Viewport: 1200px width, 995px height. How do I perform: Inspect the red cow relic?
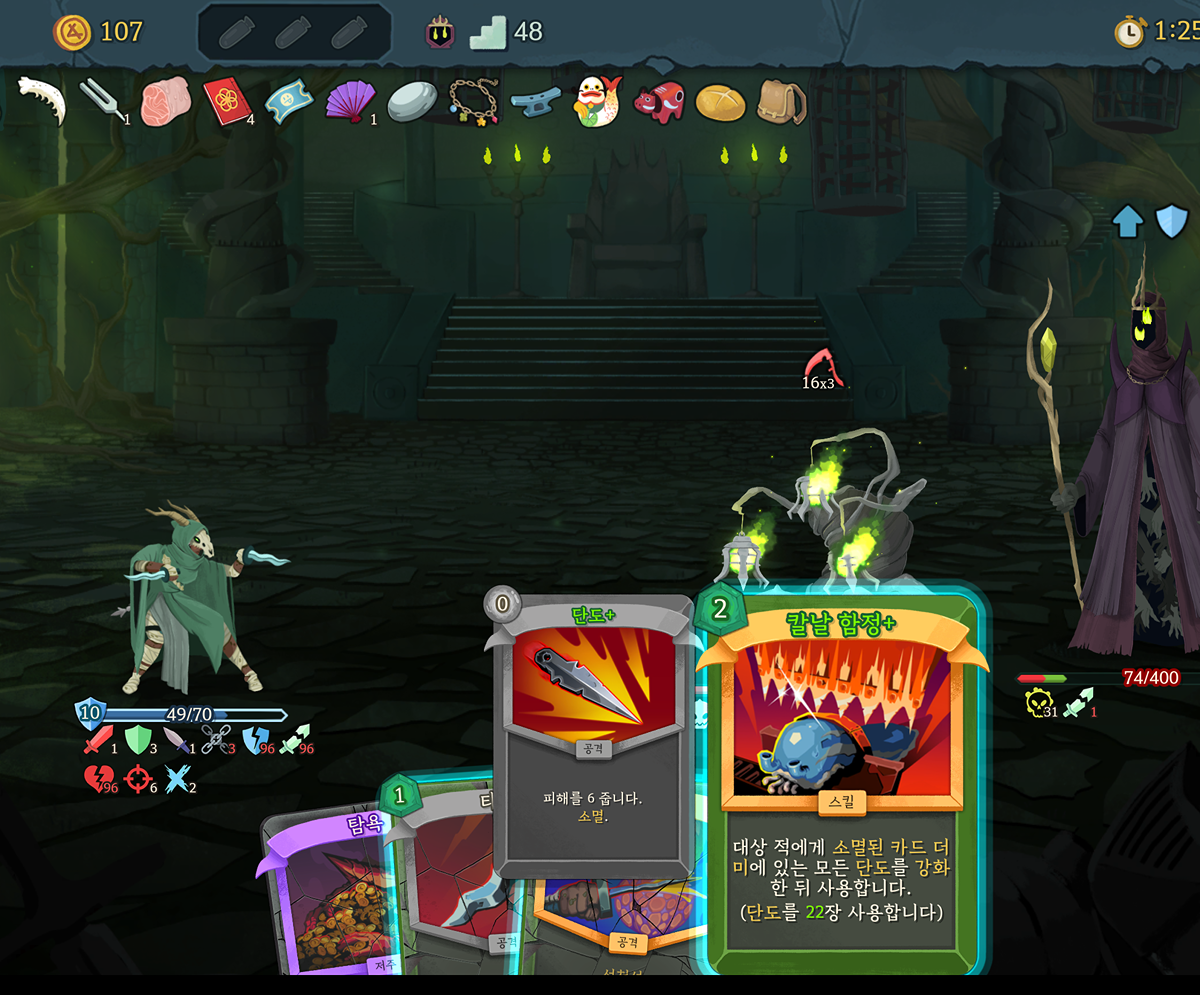[658, 102]
